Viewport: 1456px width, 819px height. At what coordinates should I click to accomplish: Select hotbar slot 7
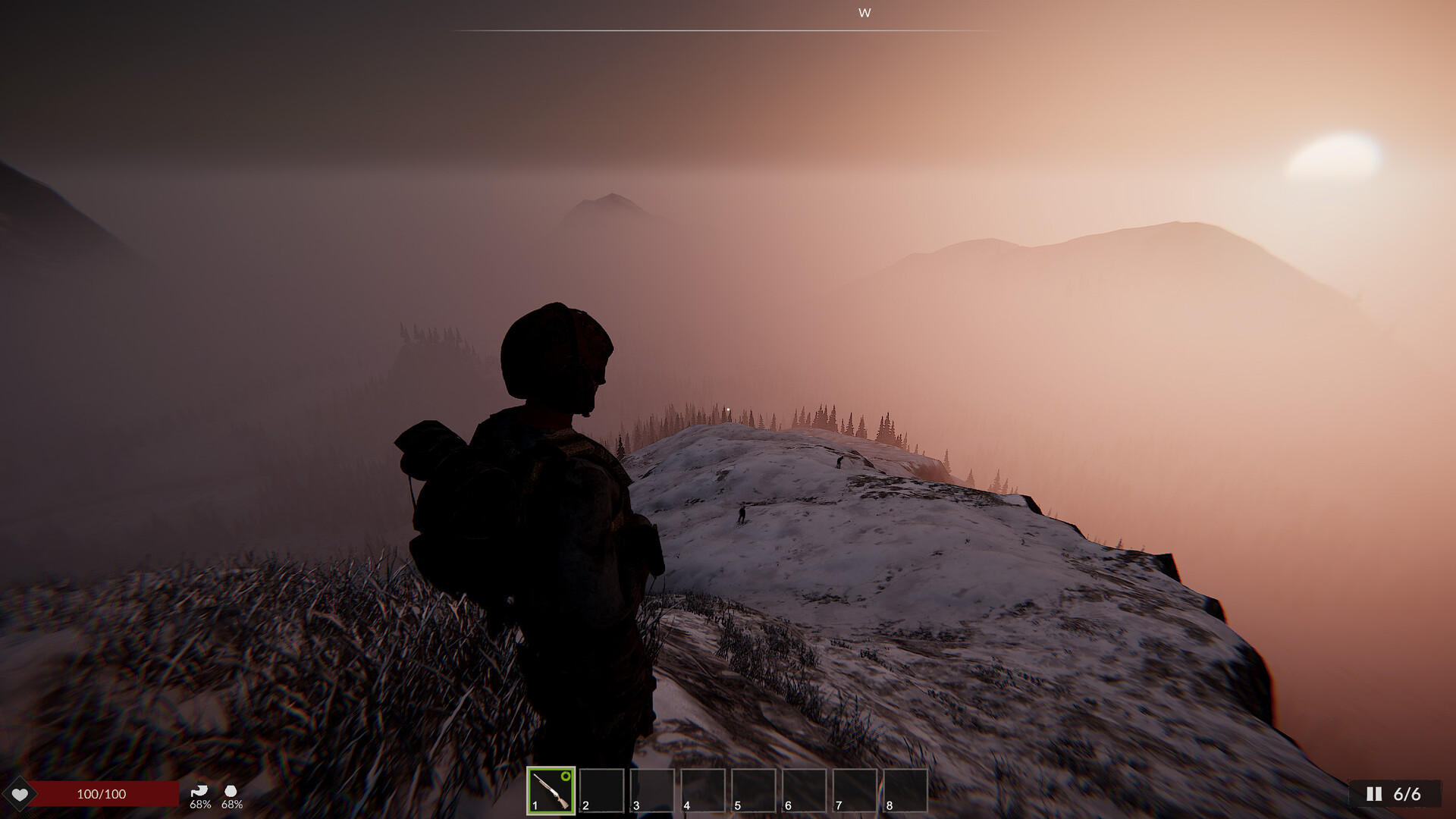point(855,791)
